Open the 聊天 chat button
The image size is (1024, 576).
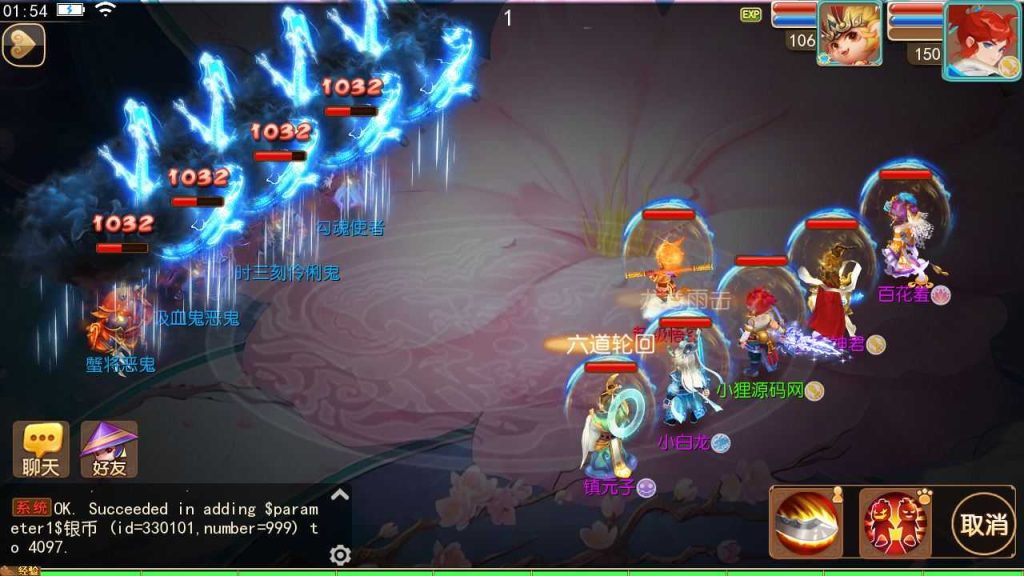click(x=41, y=449)
